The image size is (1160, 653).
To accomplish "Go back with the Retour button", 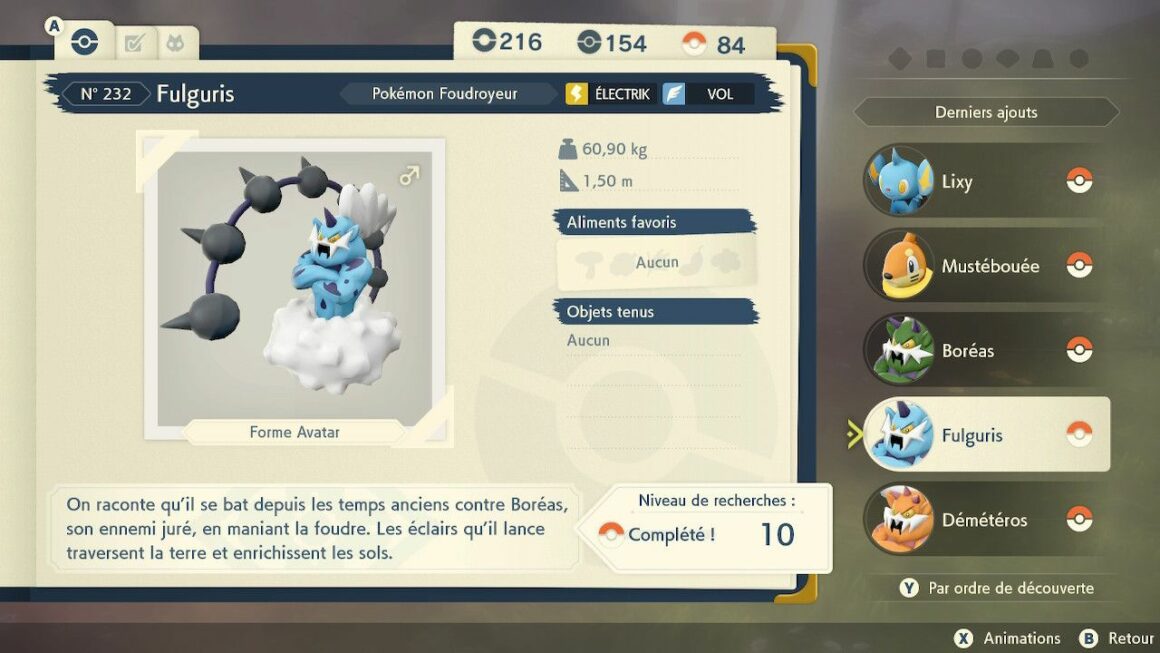I will (x=1117, y=638).
